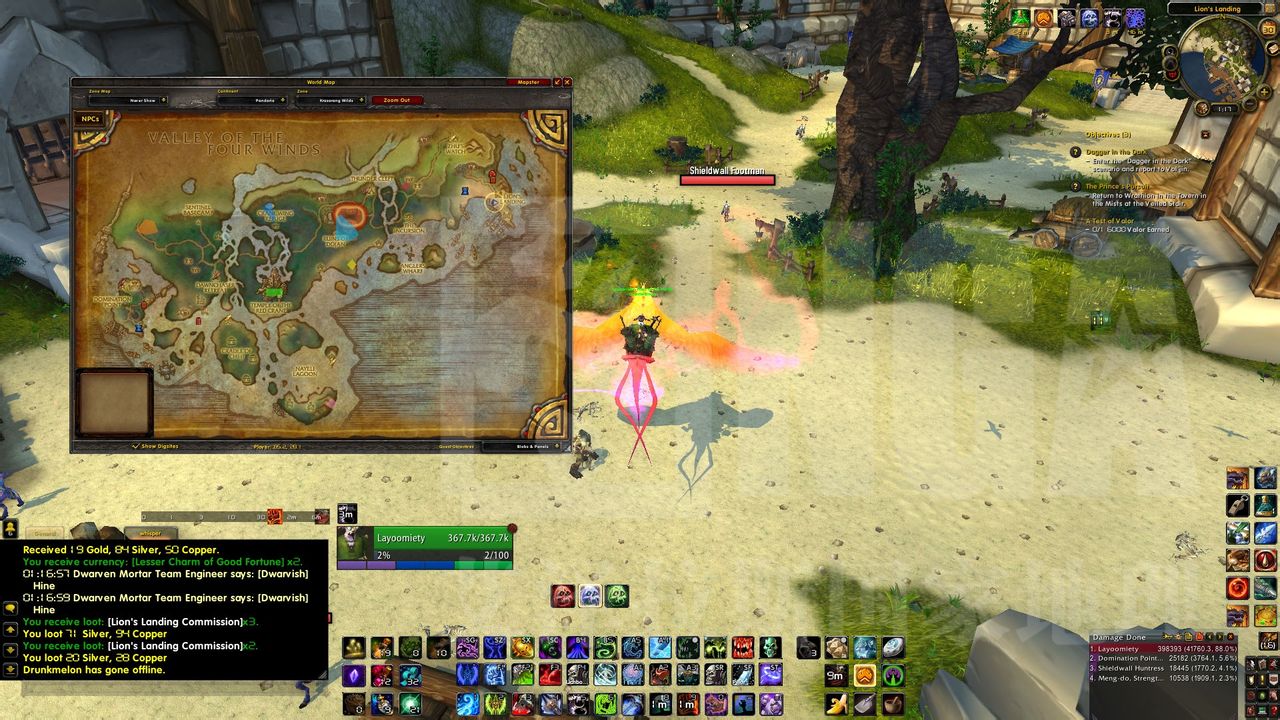The height and width of the screenshot is (720, 1280).
Task: Open the Zone dropdown showing Krasarang Wilds
Action: pyautogui.click(x=331, y=100)
